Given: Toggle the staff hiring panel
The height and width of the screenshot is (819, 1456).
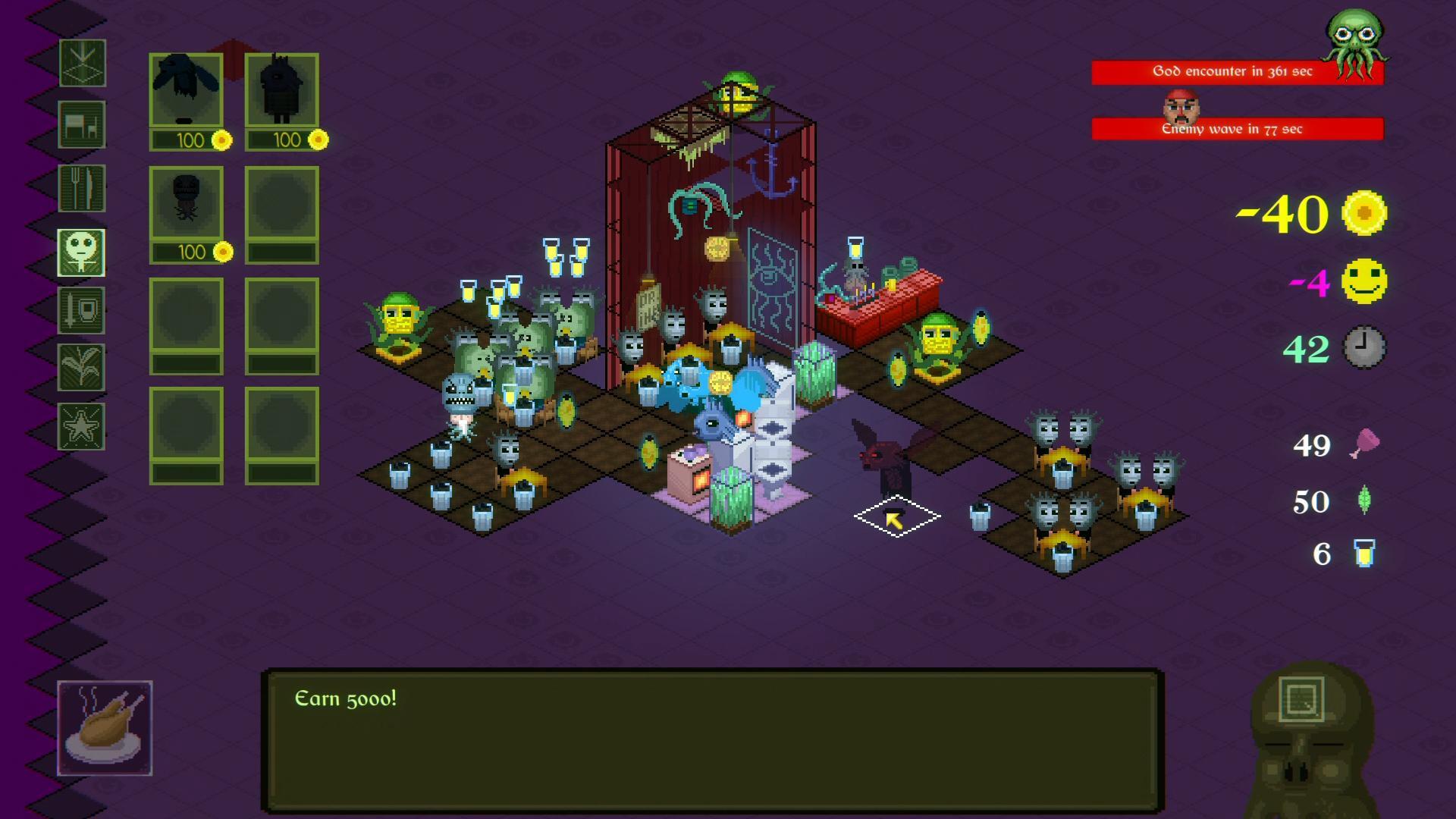Looking at the screenshot, I should click(x=81, y=252).
